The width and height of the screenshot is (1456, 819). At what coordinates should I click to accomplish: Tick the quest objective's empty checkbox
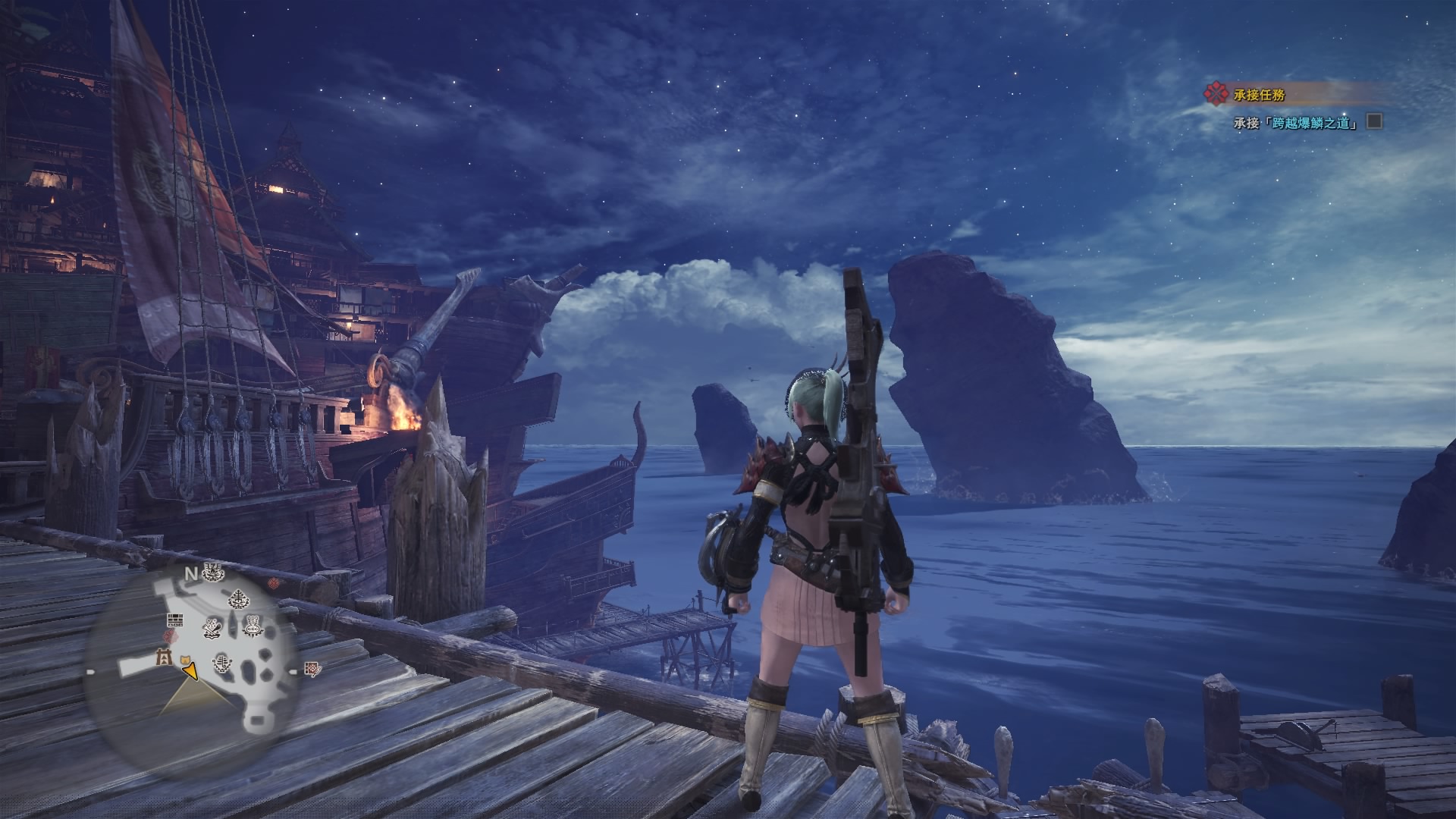(1374, 121)
